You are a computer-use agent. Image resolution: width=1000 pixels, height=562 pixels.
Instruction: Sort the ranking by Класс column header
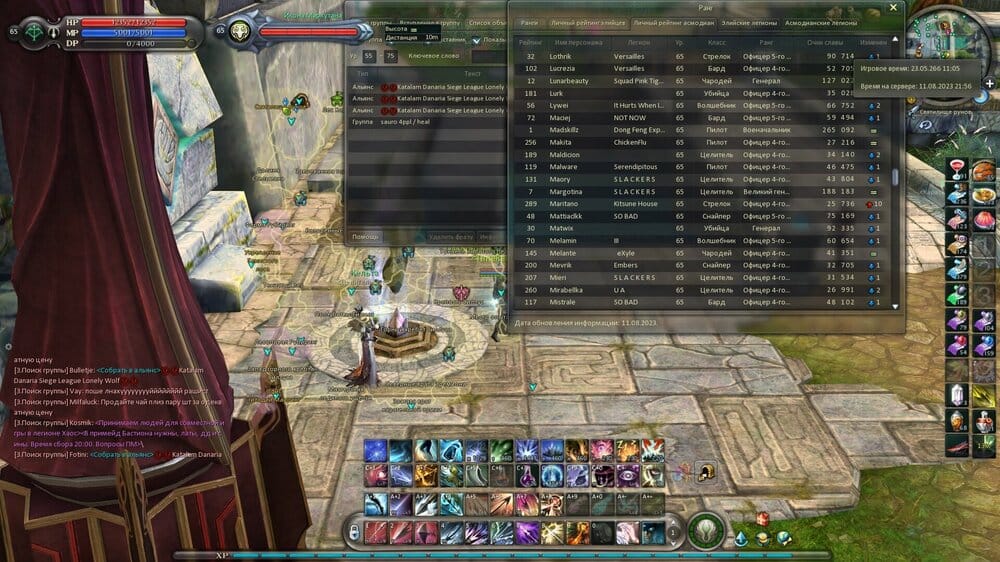(x=716, y=43)
